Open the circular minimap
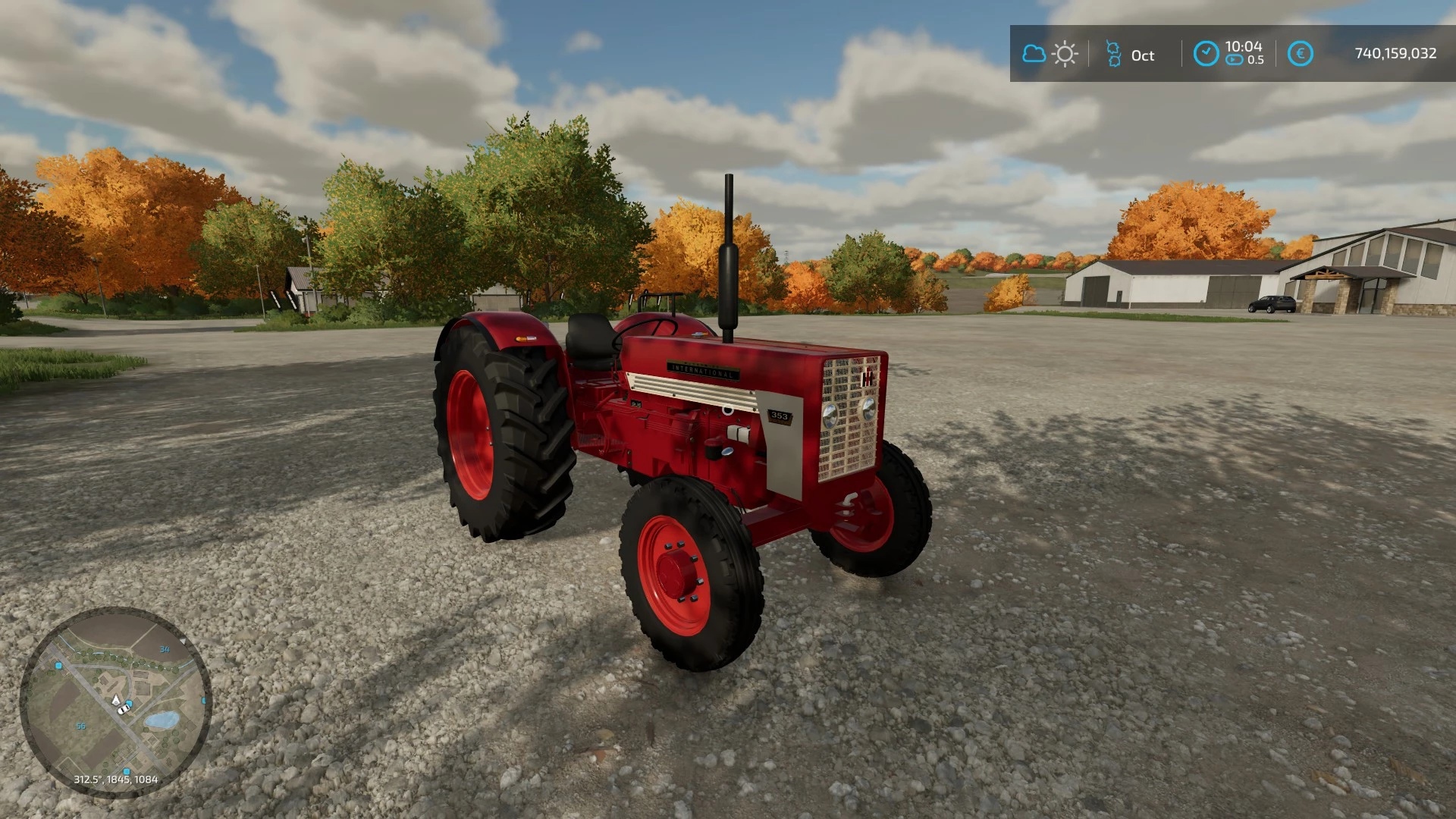Image resolution: width=1456 pixels, height=819 pixels. pyautogui.click(x=115, y=702)
